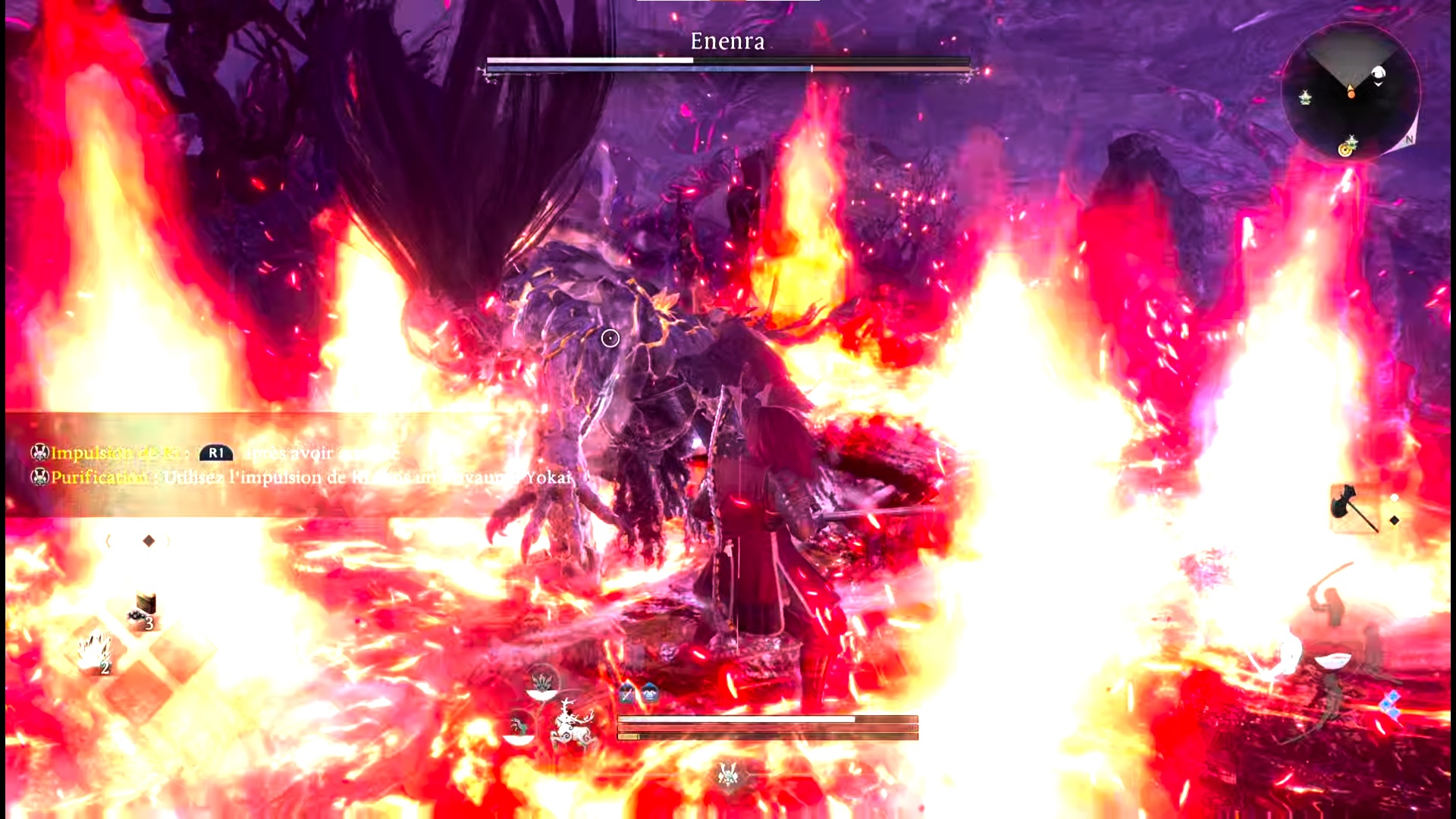Toggle the diamond marker above the item slots
Viewport: 1456px width, 819px height.
point(149,540)
